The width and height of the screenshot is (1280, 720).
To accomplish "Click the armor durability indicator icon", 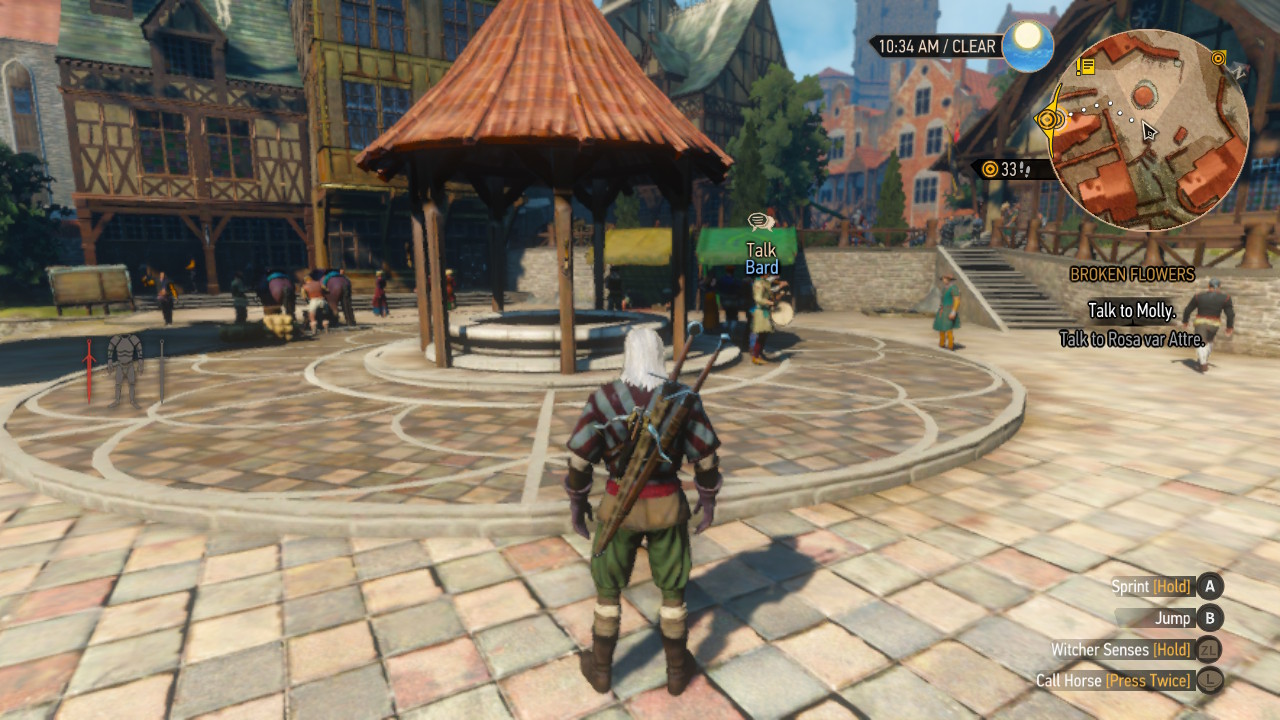I will (x=125, y=368).
